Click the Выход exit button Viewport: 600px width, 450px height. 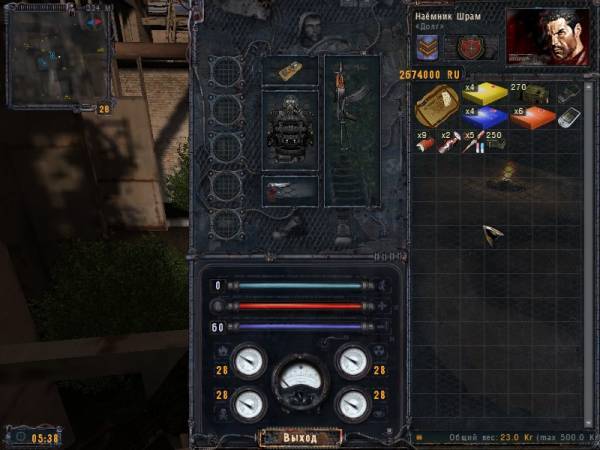(x=300, y=438)
